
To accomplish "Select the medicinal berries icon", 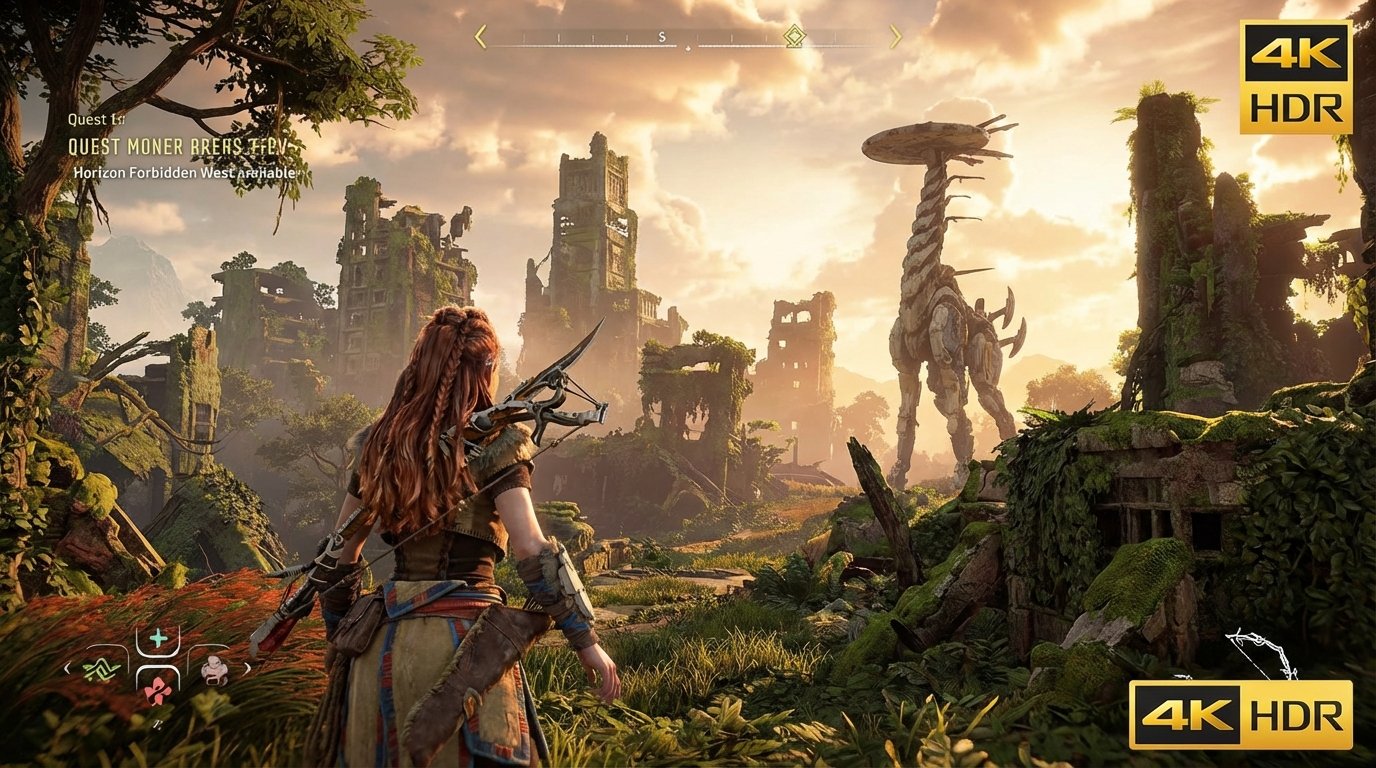I will point(157,692).
